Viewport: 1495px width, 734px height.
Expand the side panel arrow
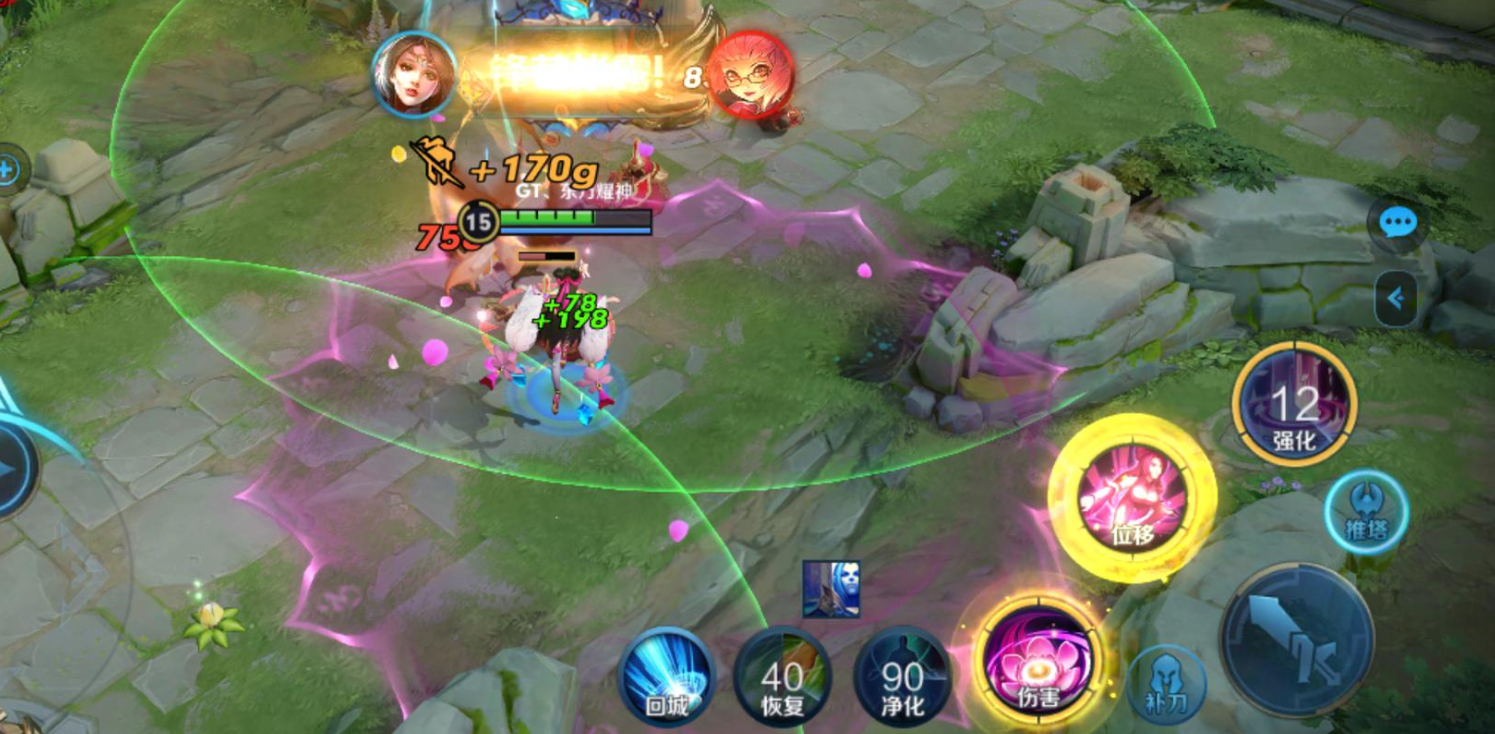tap(1396, 298)
